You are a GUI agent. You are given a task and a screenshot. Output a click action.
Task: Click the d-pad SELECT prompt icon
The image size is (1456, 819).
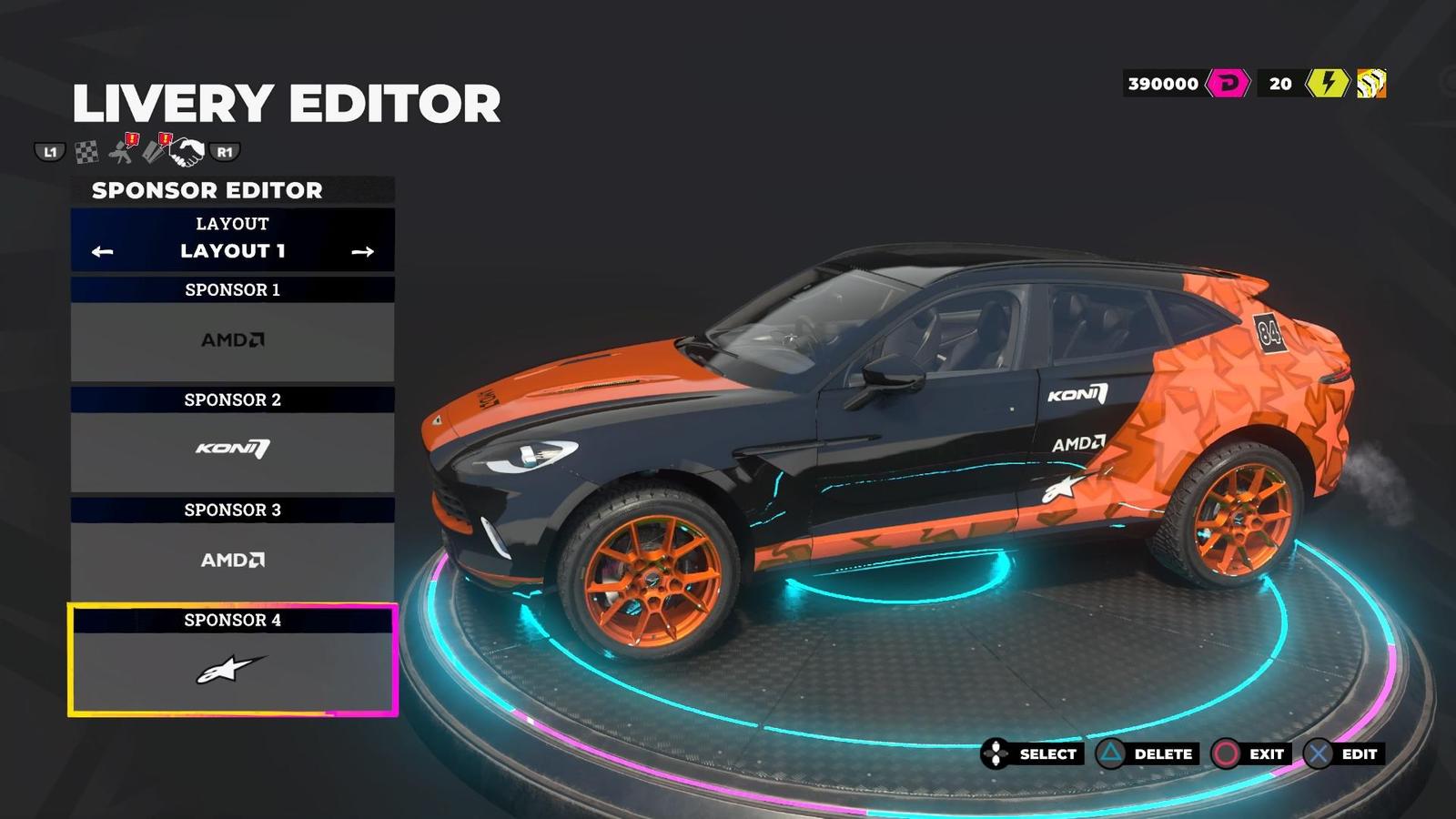click(x=996, y=753)
